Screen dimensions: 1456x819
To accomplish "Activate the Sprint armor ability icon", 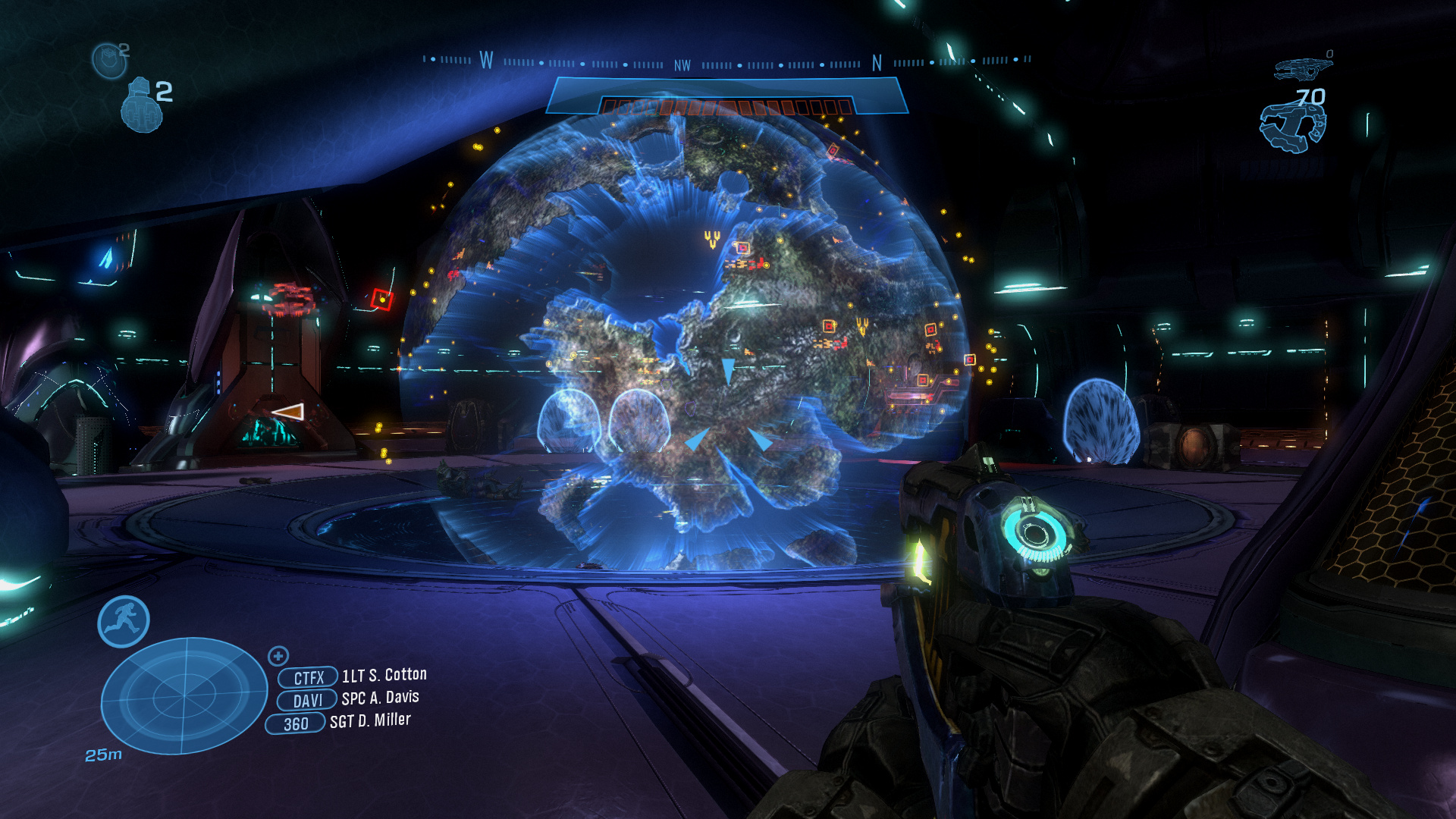I will coord(124,622).
